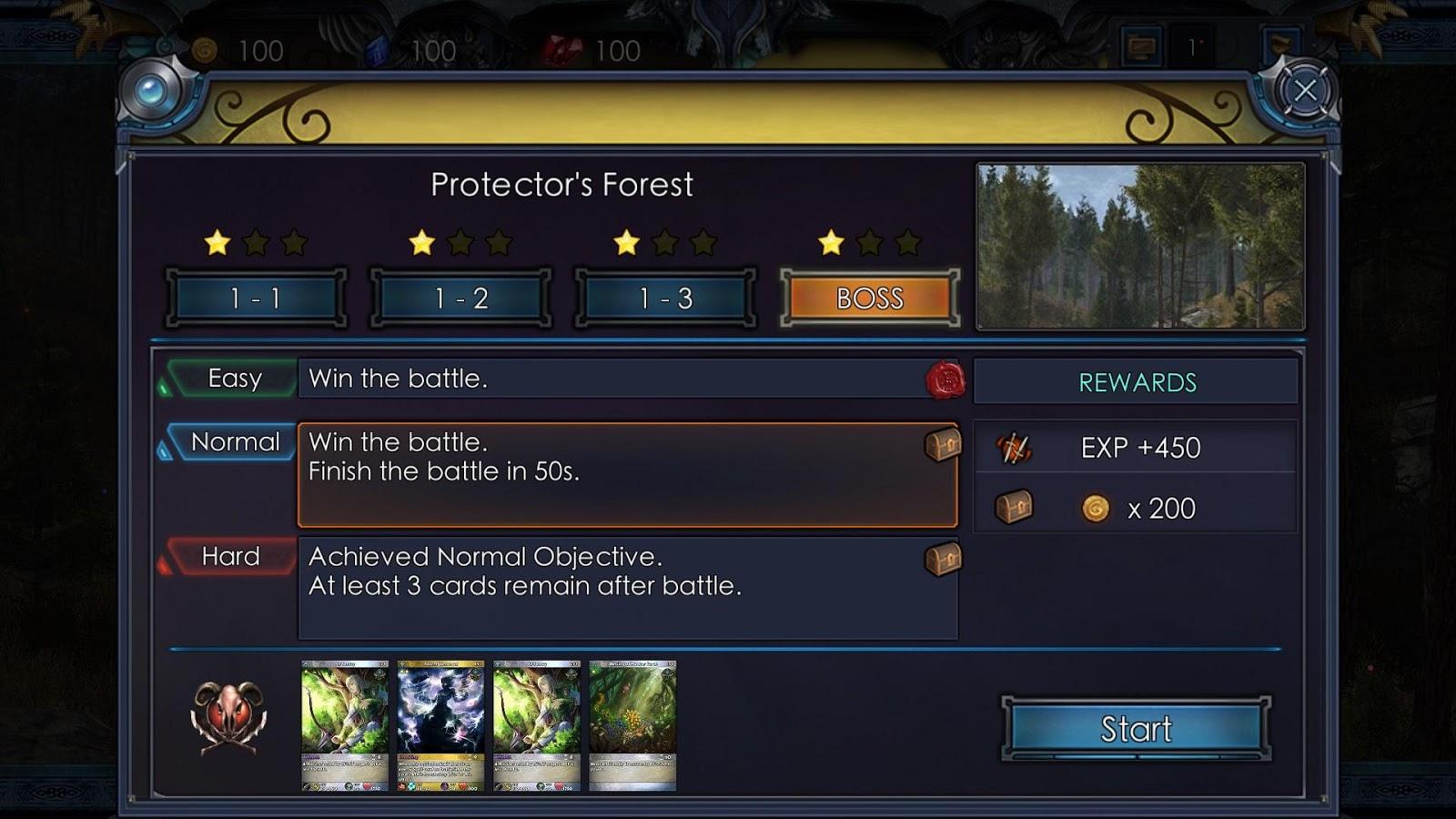
Task: Click the blue orb in the window corner
Action: (152, 90)
